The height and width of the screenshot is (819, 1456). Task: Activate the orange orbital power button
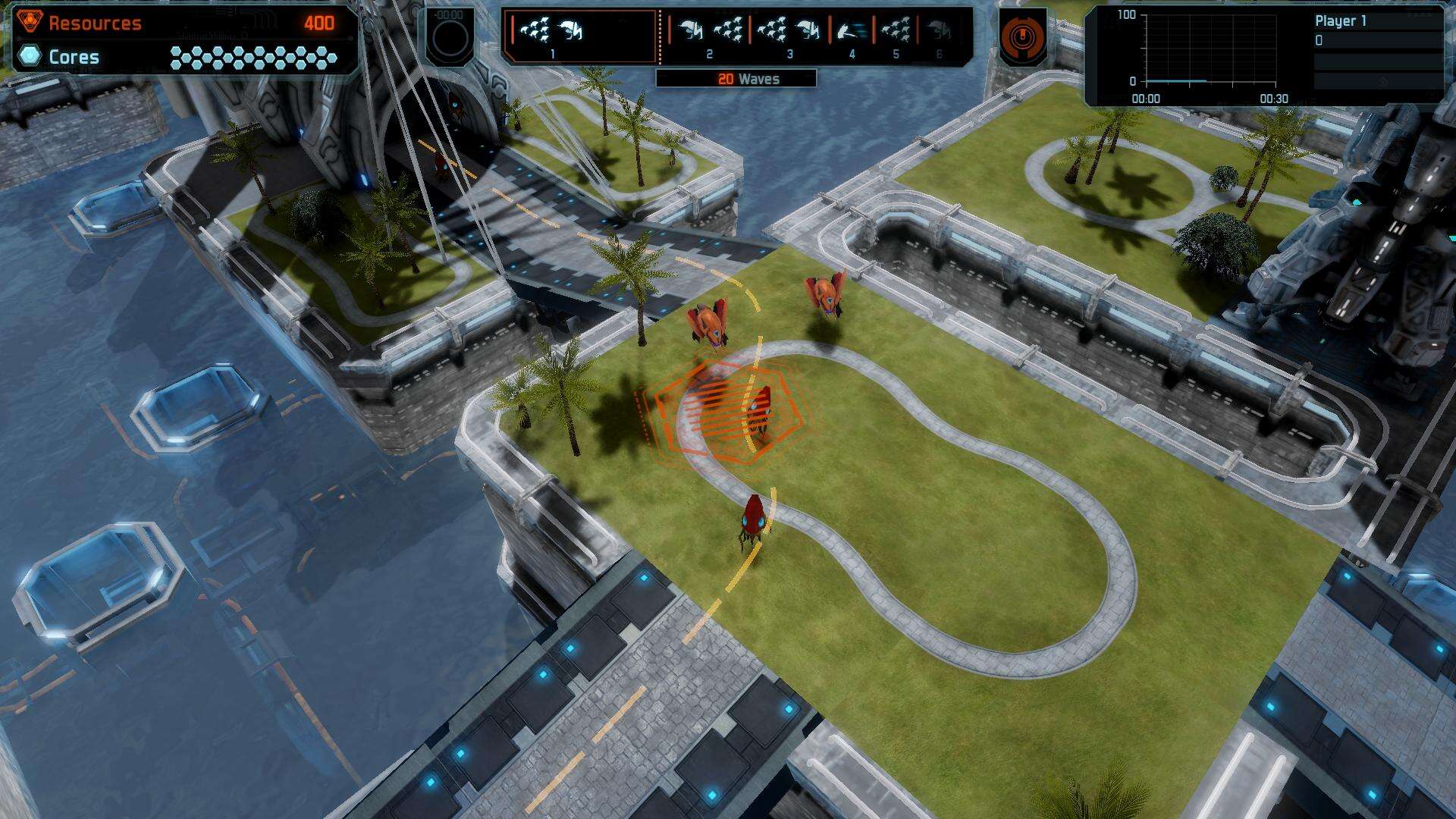[x=1021, y=36]
